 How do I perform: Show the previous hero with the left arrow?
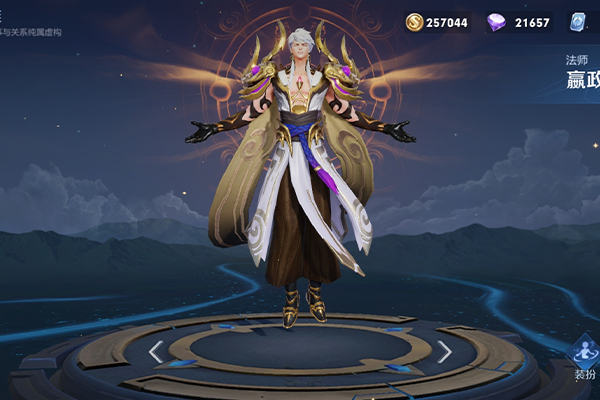click(x=155, y=351)
